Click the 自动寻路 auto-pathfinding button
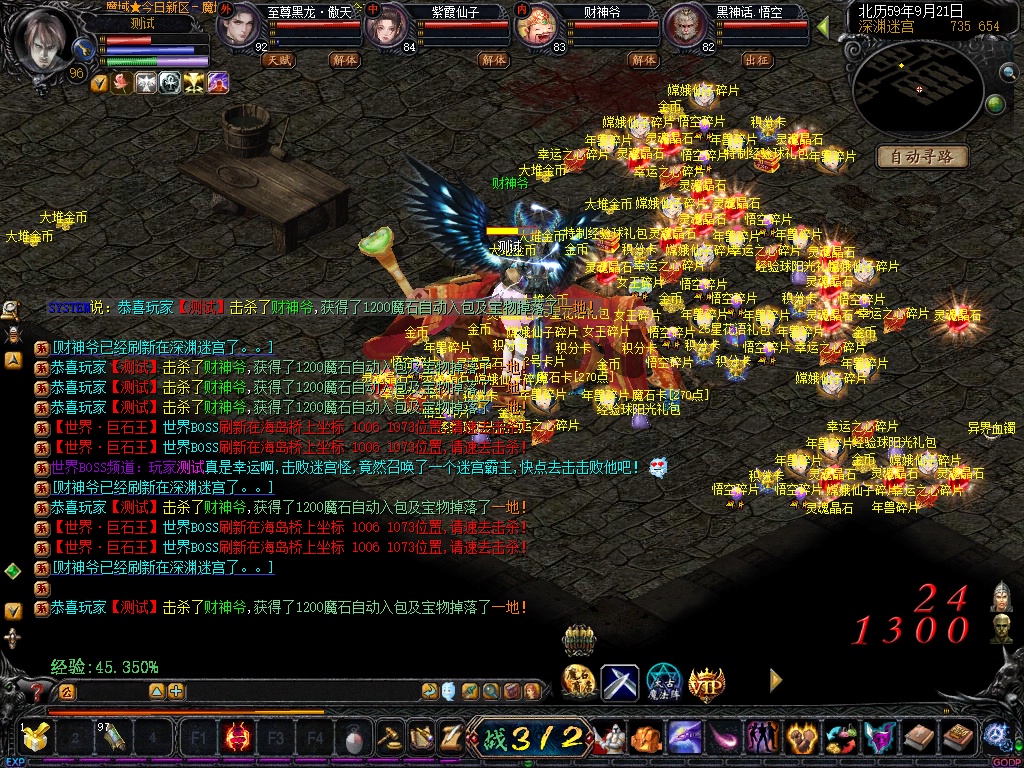1024x768 pixels. tap(922, 156)
